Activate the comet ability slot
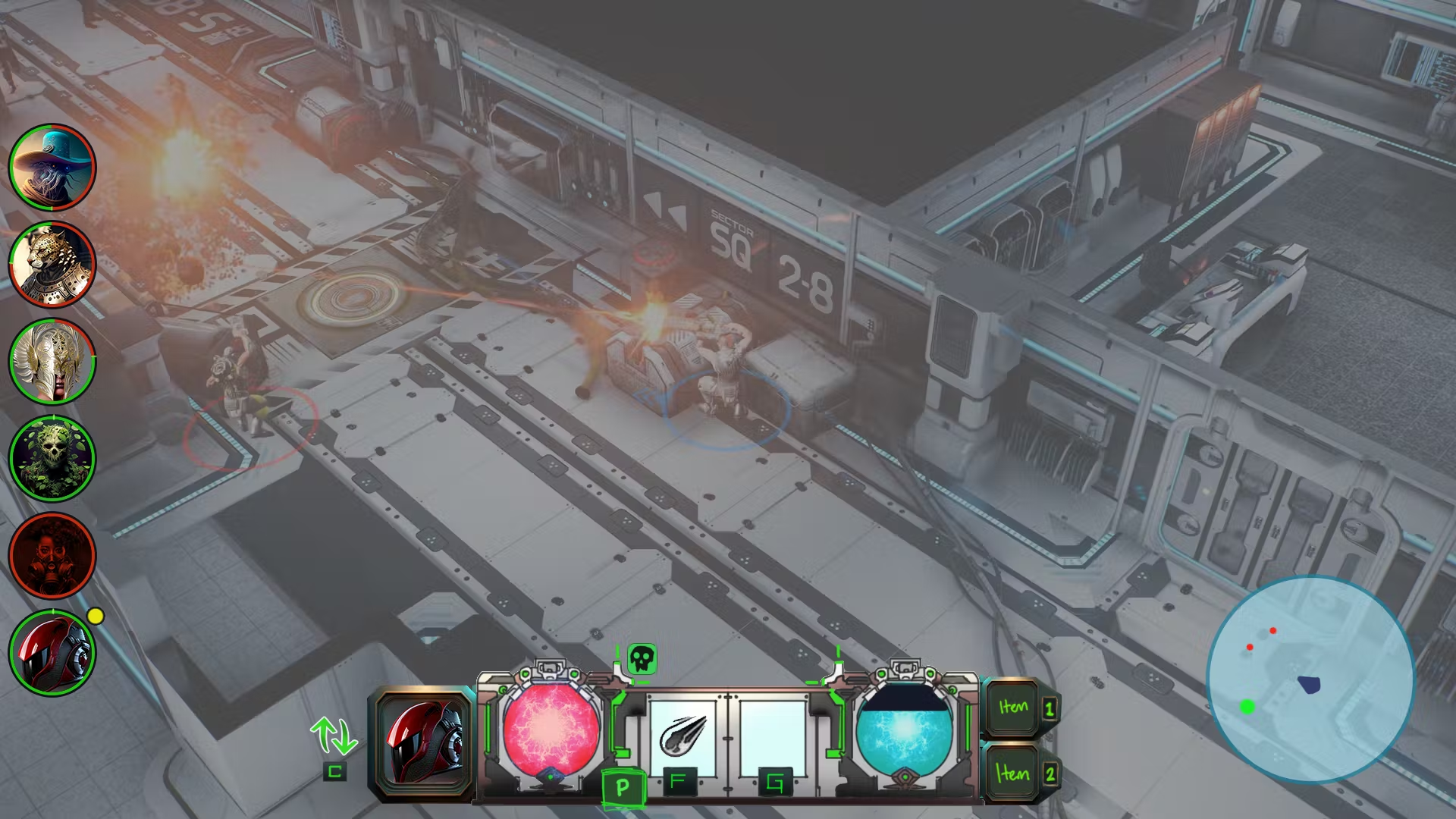This screenshot has width=1456, height=819. [682, 737]
